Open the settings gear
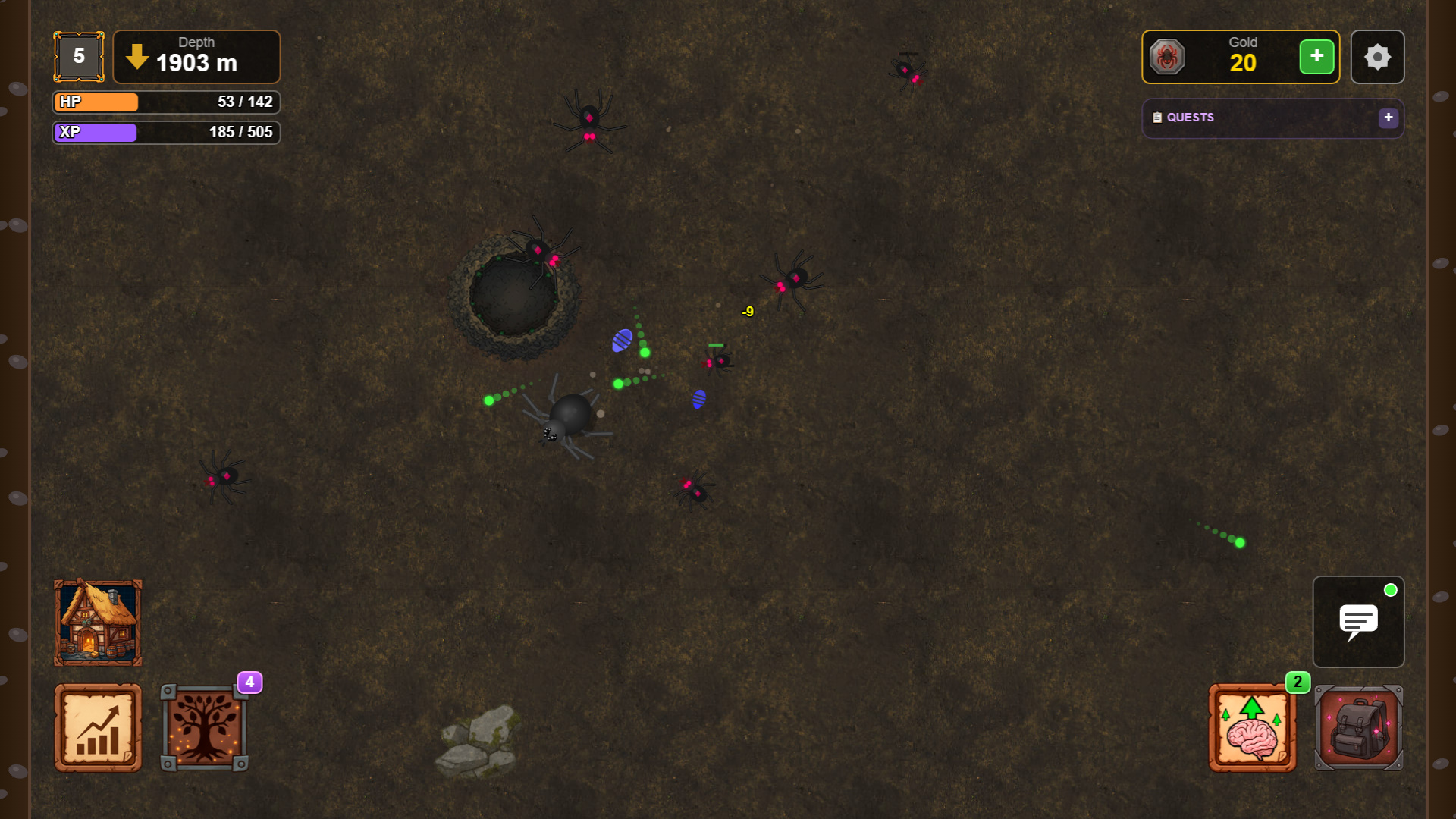This screenshot has height=819, width=1456. (x=1377, y=56)
